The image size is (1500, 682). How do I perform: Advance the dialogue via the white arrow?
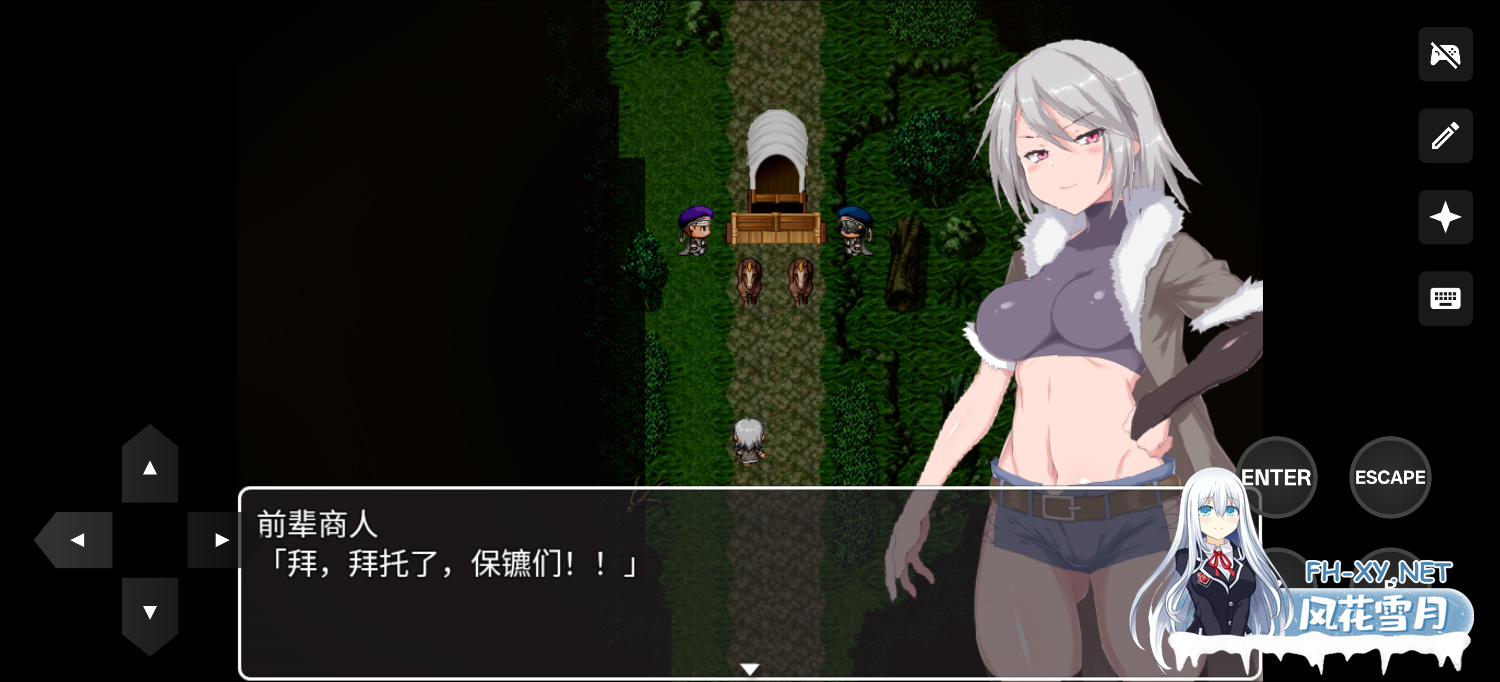coord(749,669)
